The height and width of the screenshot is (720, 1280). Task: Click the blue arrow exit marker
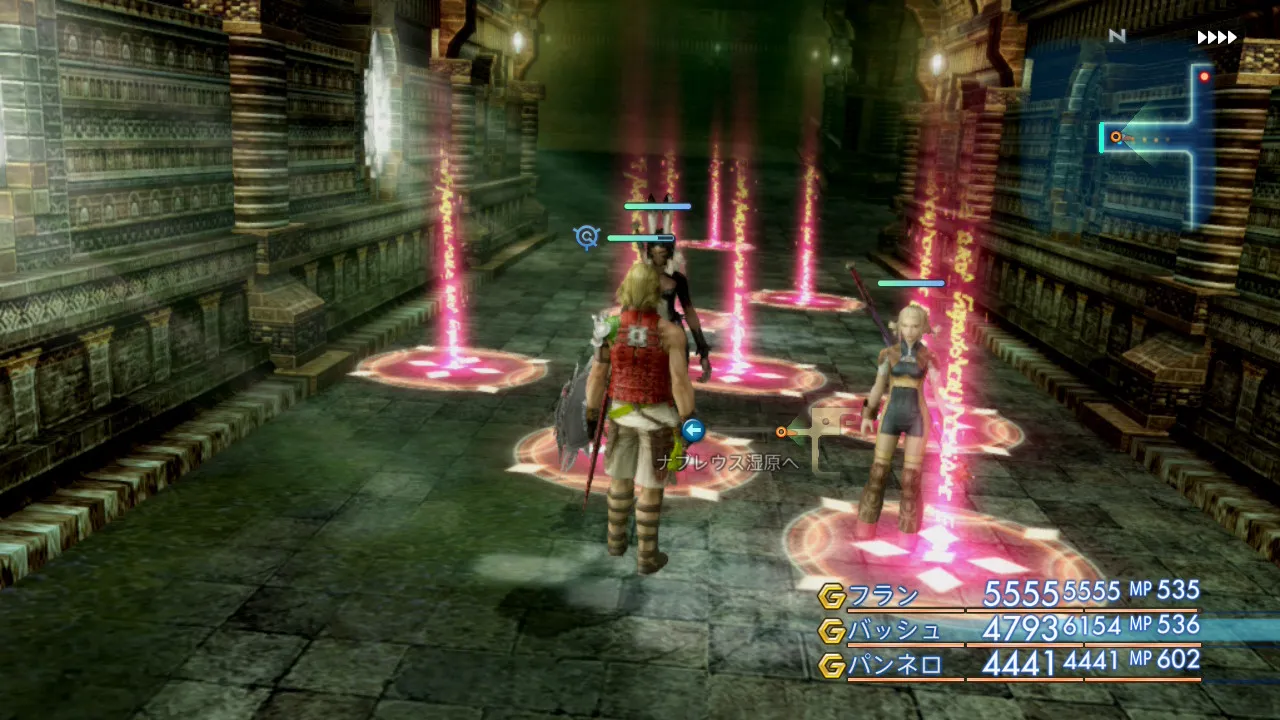692,430
